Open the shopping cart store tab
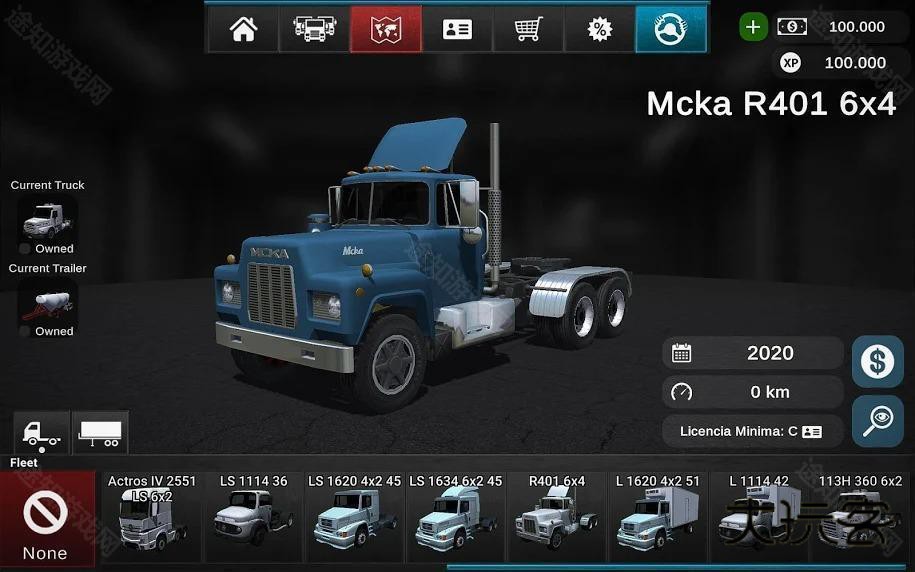This screenshot has width=915, height=572. pos(528,29)
